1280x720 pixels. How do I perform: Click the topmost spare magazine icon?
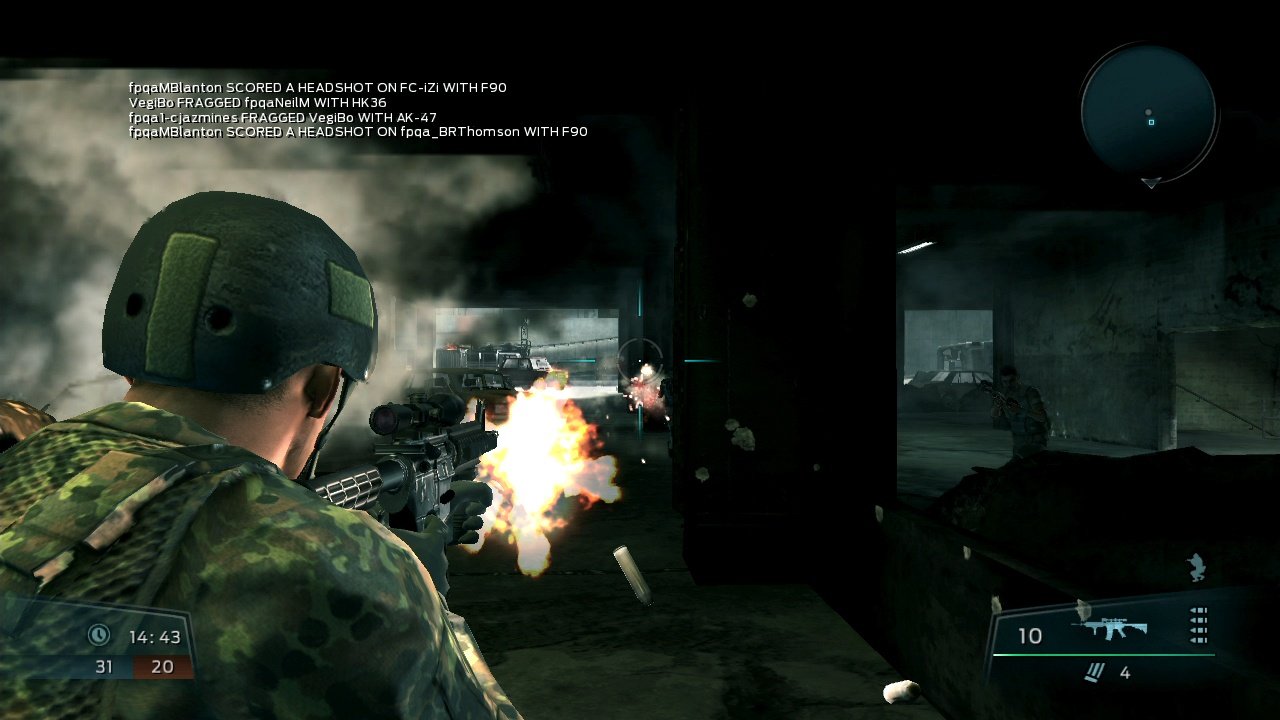(1198, 611)
